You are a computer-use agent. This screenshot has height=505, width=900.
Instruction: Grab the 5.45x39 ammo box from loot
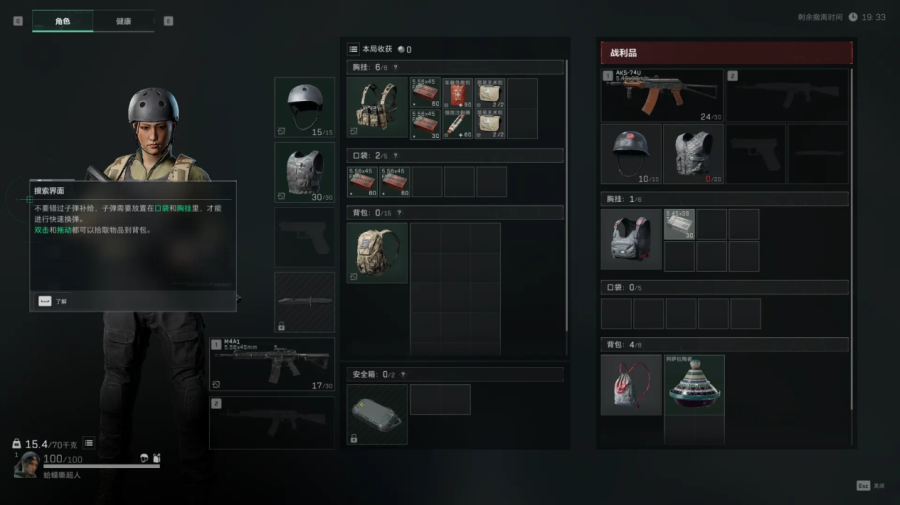679,224
